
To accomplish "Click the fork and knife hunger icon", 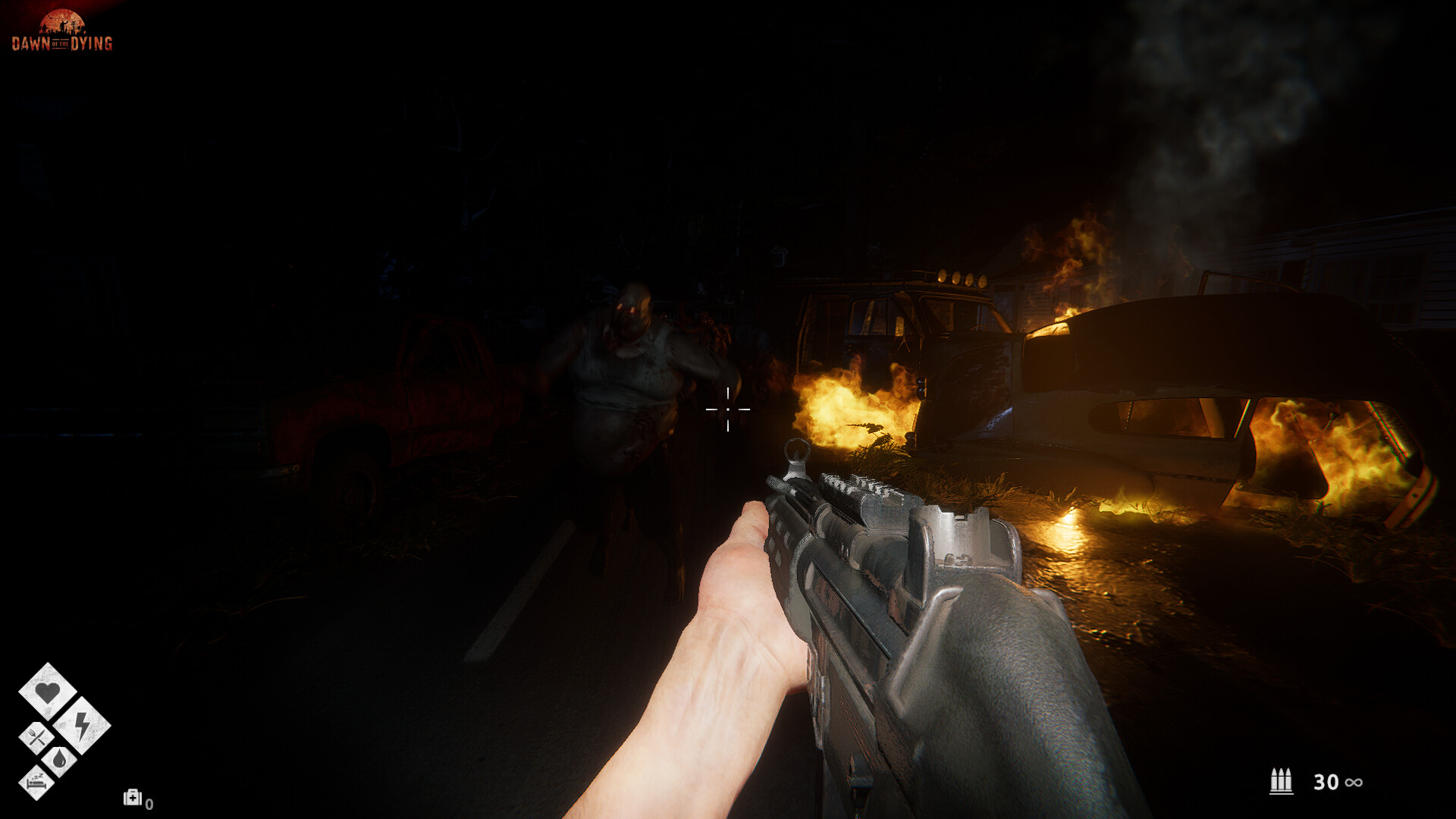I will 36,737.
